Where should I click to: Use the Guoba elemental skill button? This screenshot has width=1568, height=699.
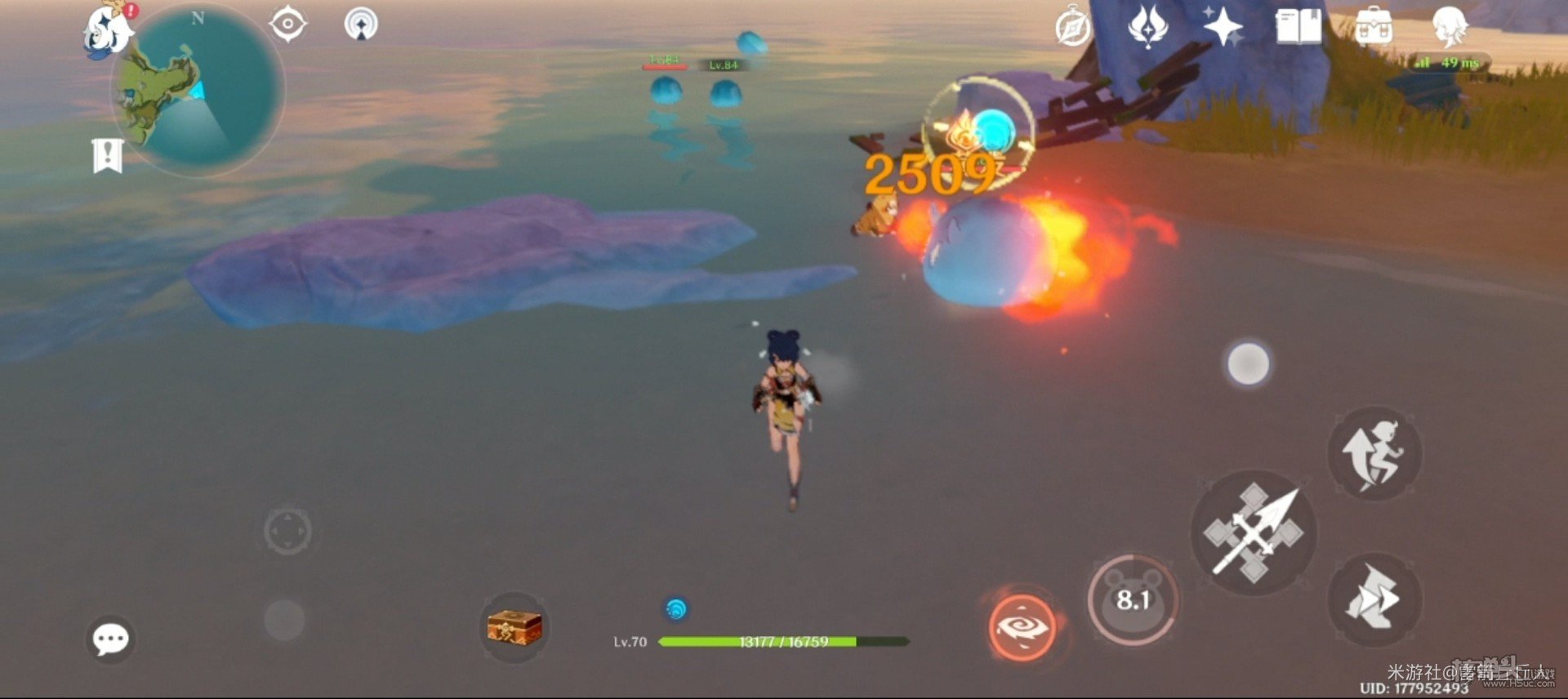[1133, 600]
